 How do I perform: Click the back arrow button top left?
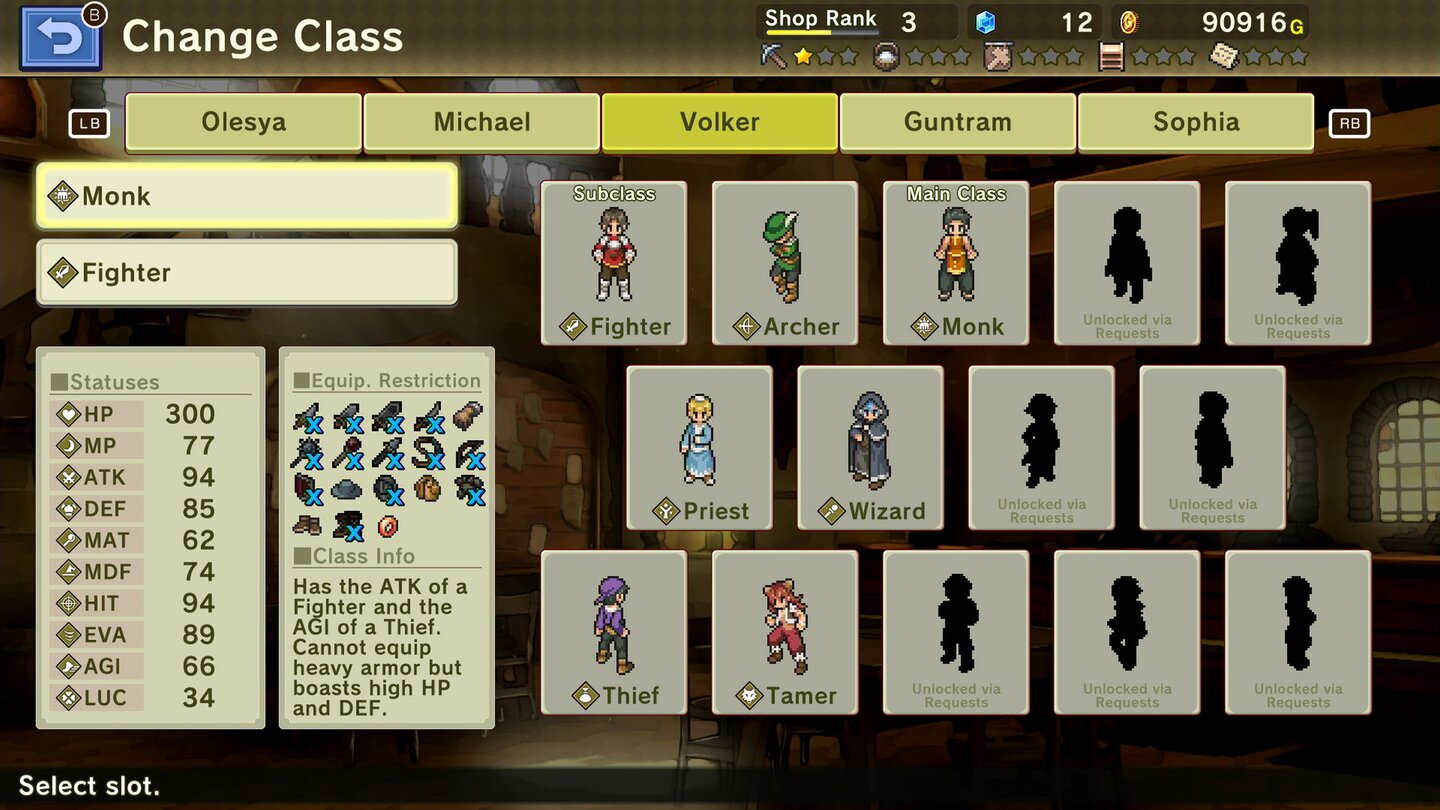pos(62,36)
